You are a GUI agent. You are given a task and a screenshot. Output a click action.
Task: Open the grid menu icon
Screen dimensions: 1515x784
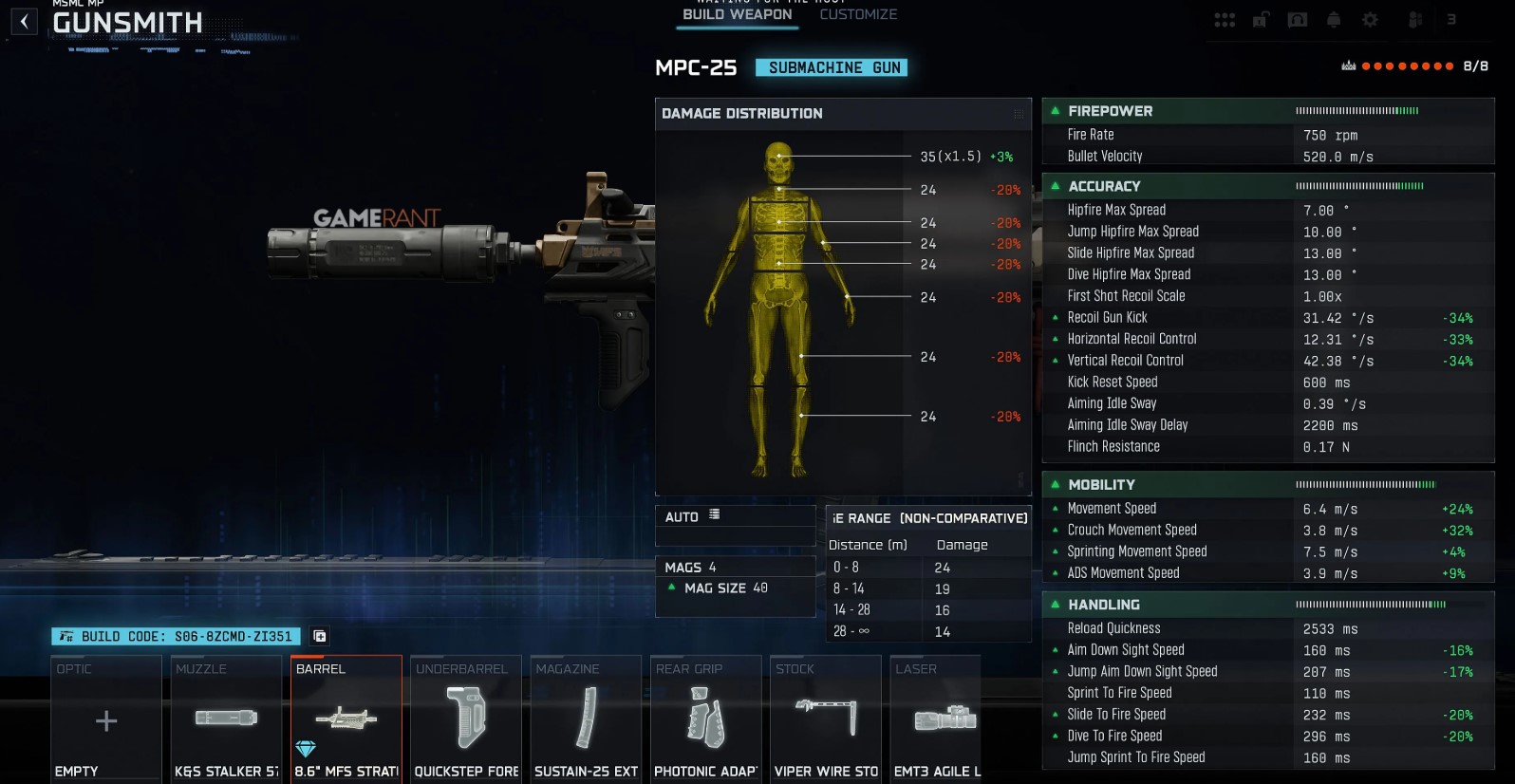click(1225, 20)
